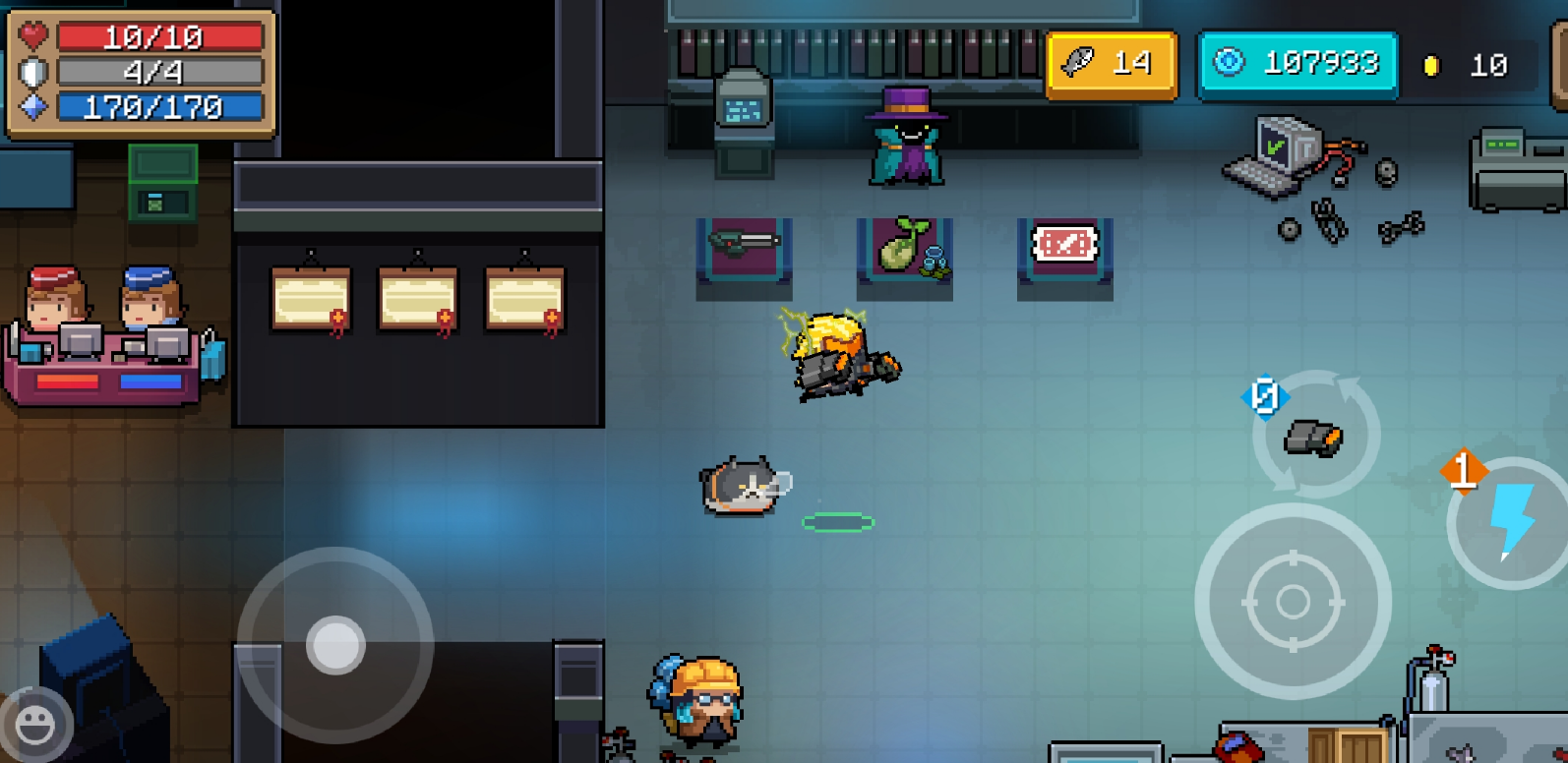
Task: Switch weapon with the swap button
Action: pos(1315,435)
